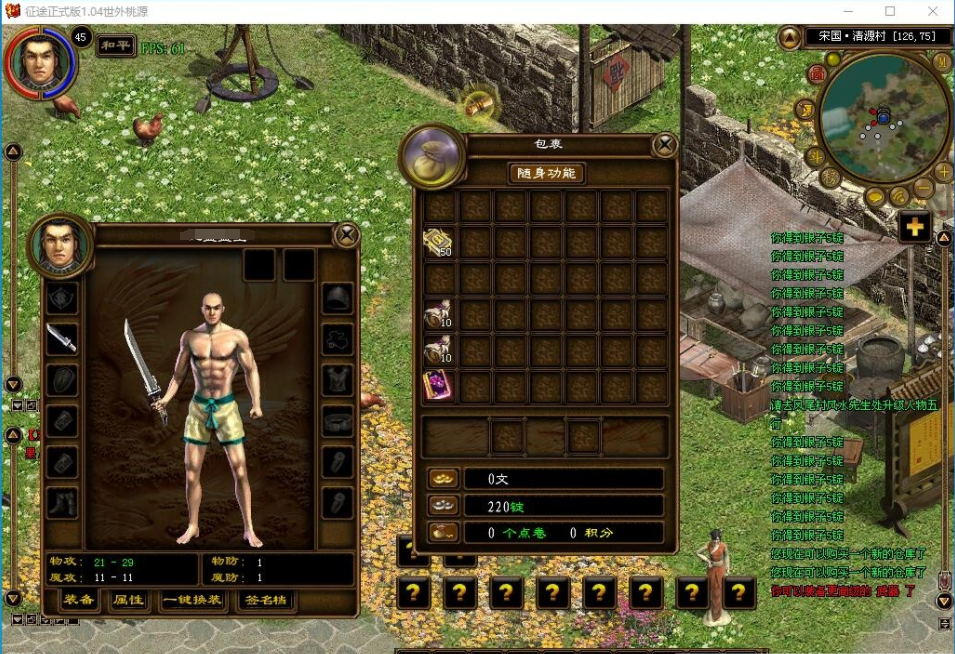Switch to the 装备 equipment tab
The width and height of the screenshot is (955, 654).
tap(78, 600)
